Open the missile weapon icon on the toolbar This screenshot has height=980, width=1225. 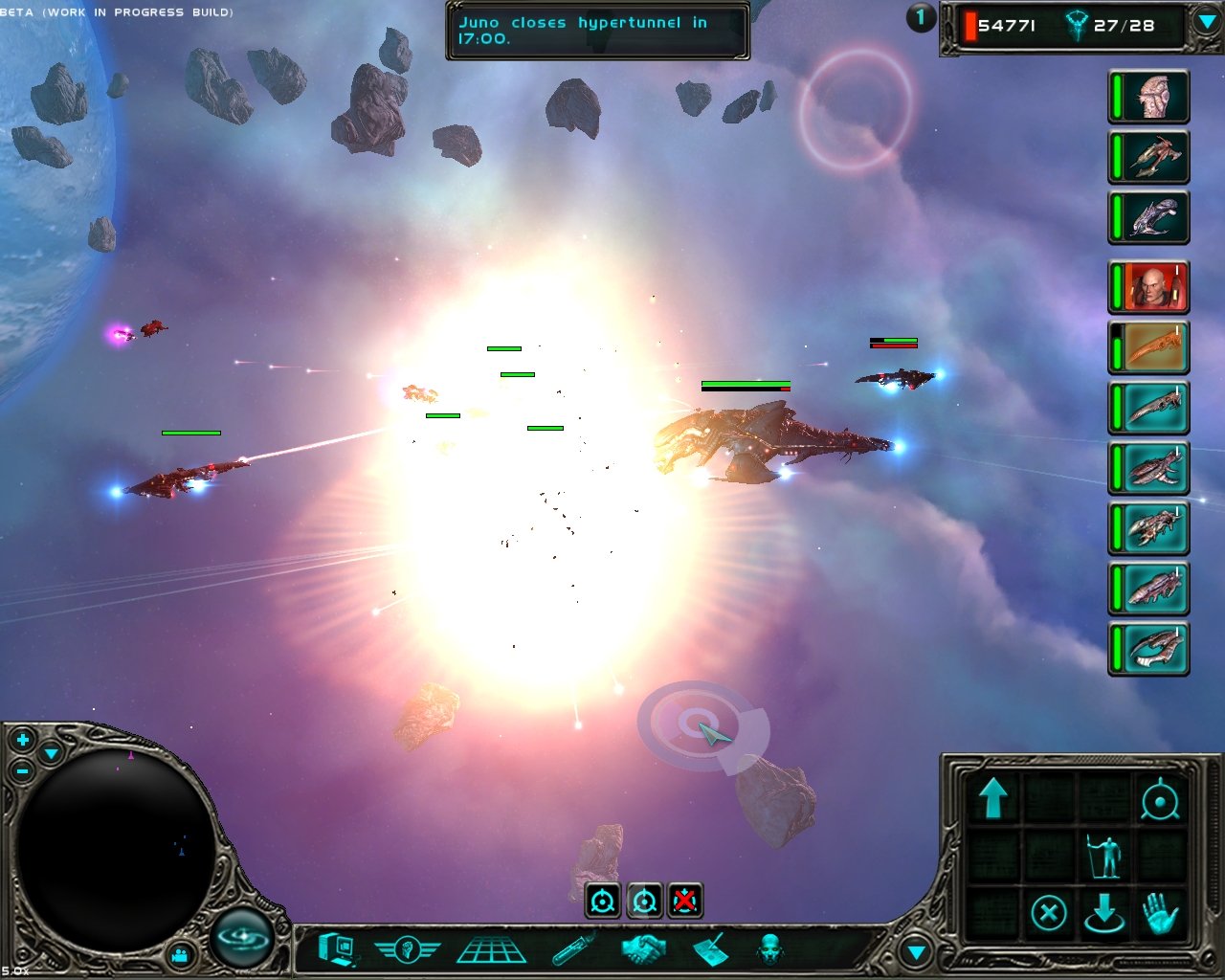569,949
